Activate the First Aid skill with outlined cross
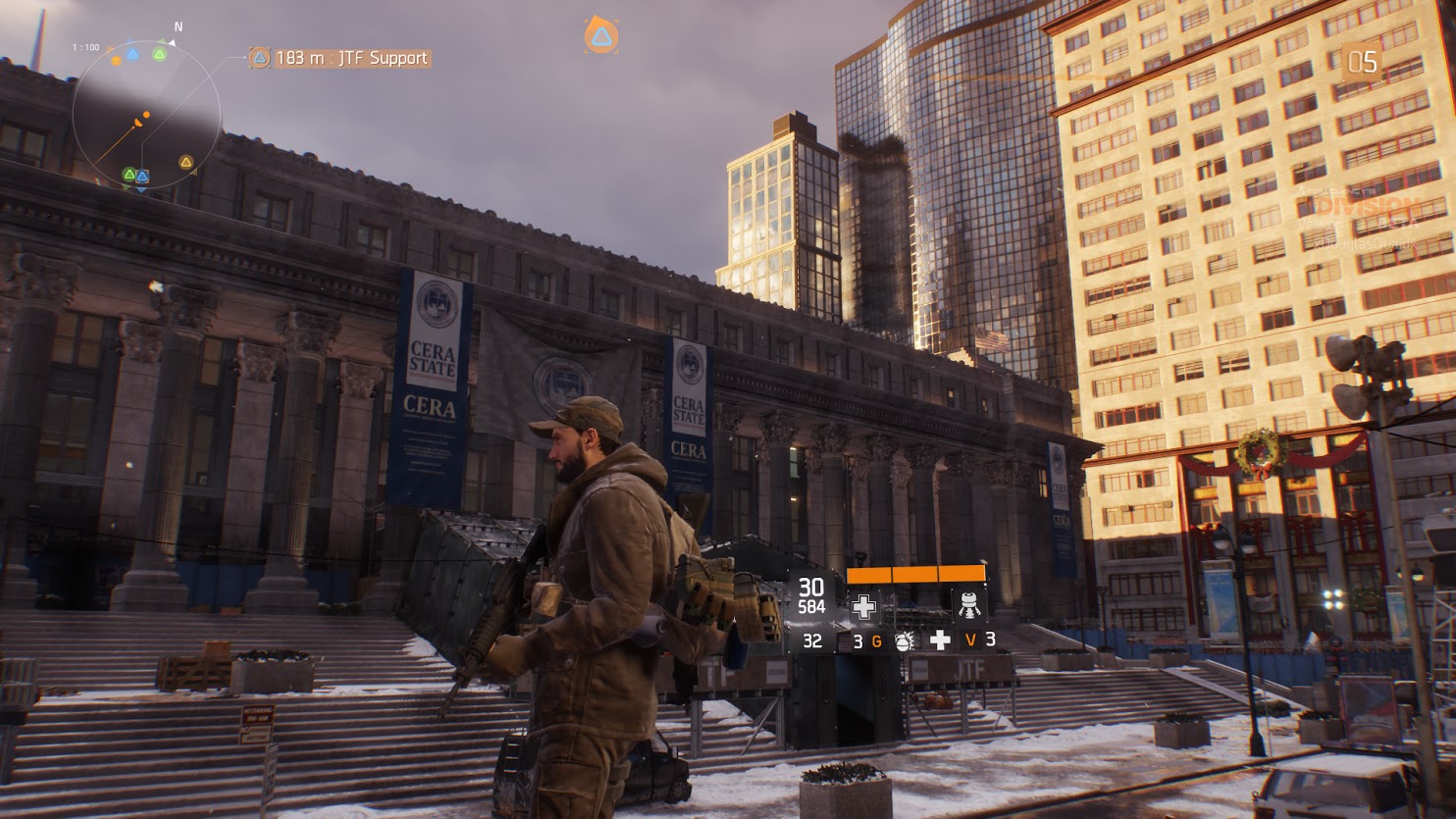Screen dimensions: 1456x819 point(864,606)
